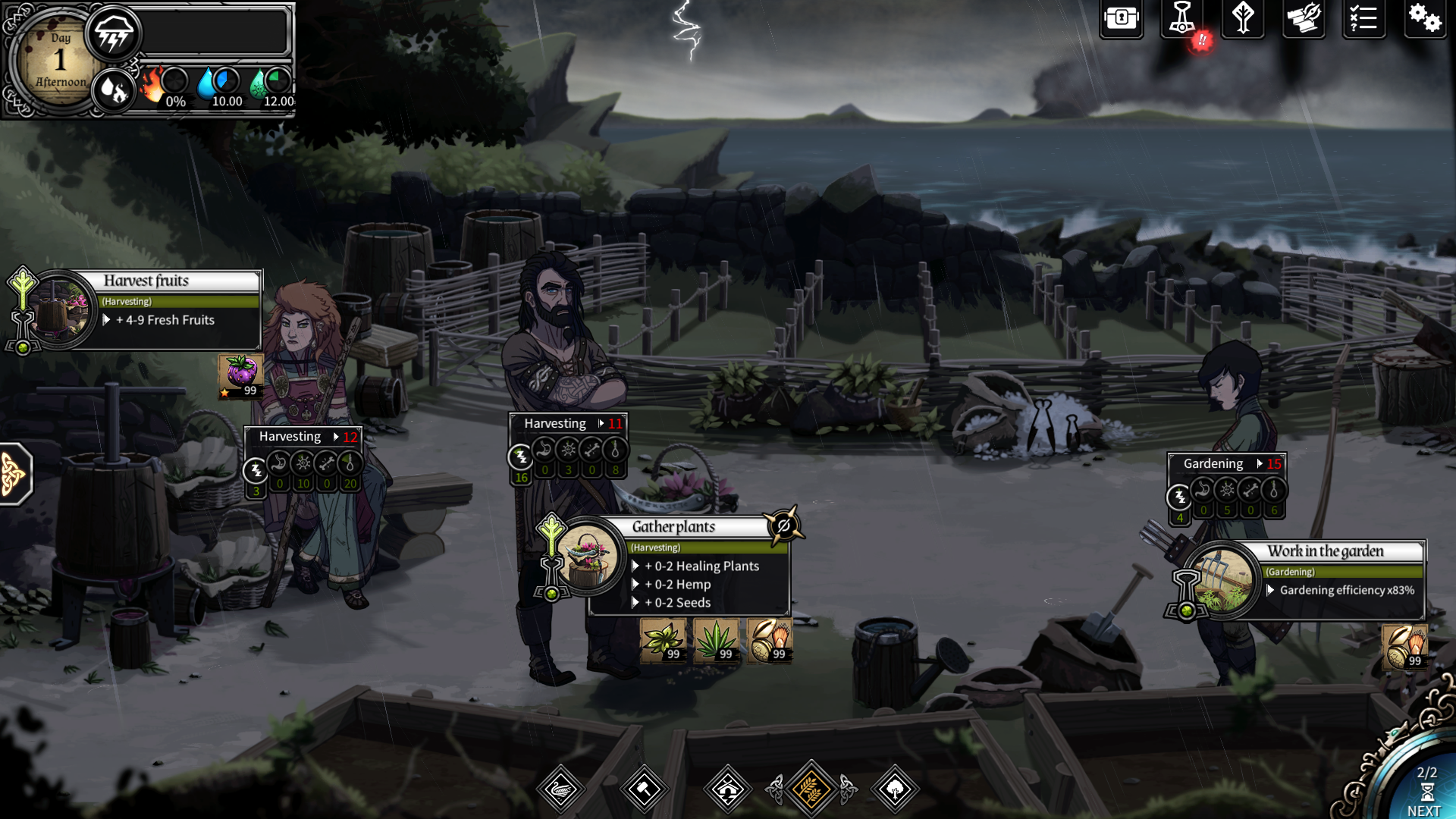Click the Harvest fruits task panel
The image size is (1456, 819).
coord(148,281)
